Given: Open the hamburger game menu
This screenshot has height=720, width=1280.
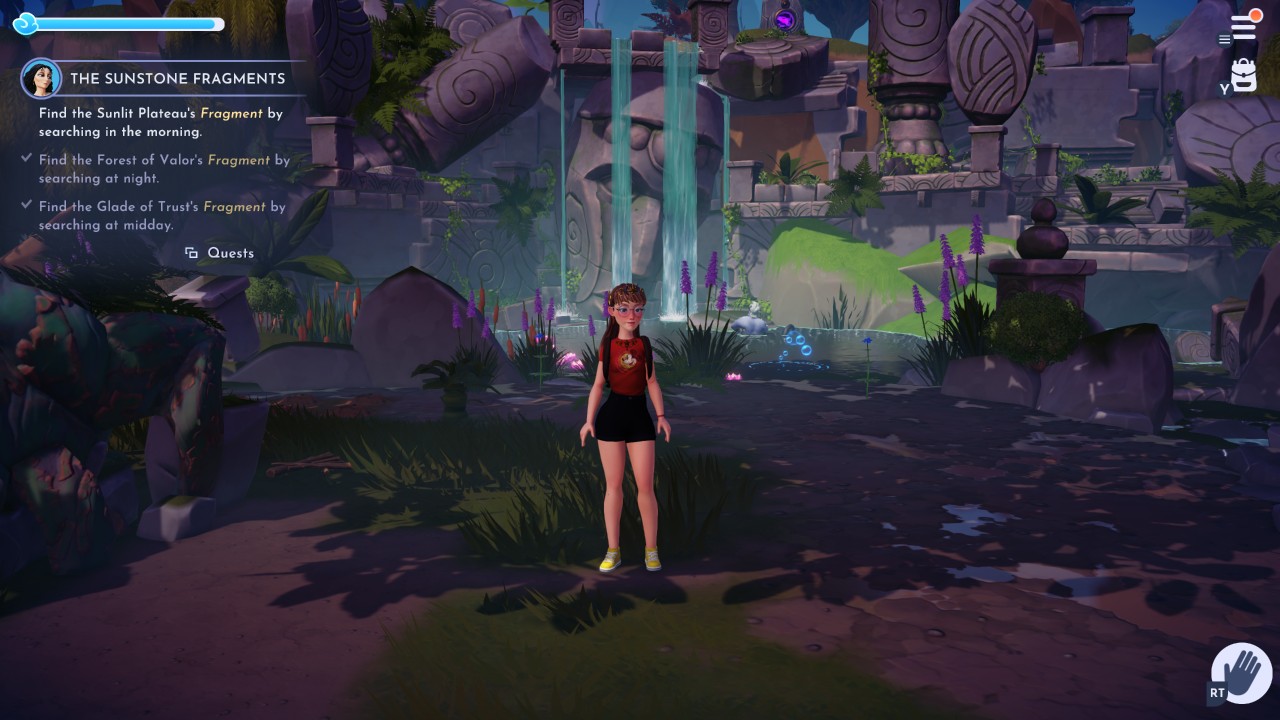Looking at the screenshot, I should [x=1243, y=25].
